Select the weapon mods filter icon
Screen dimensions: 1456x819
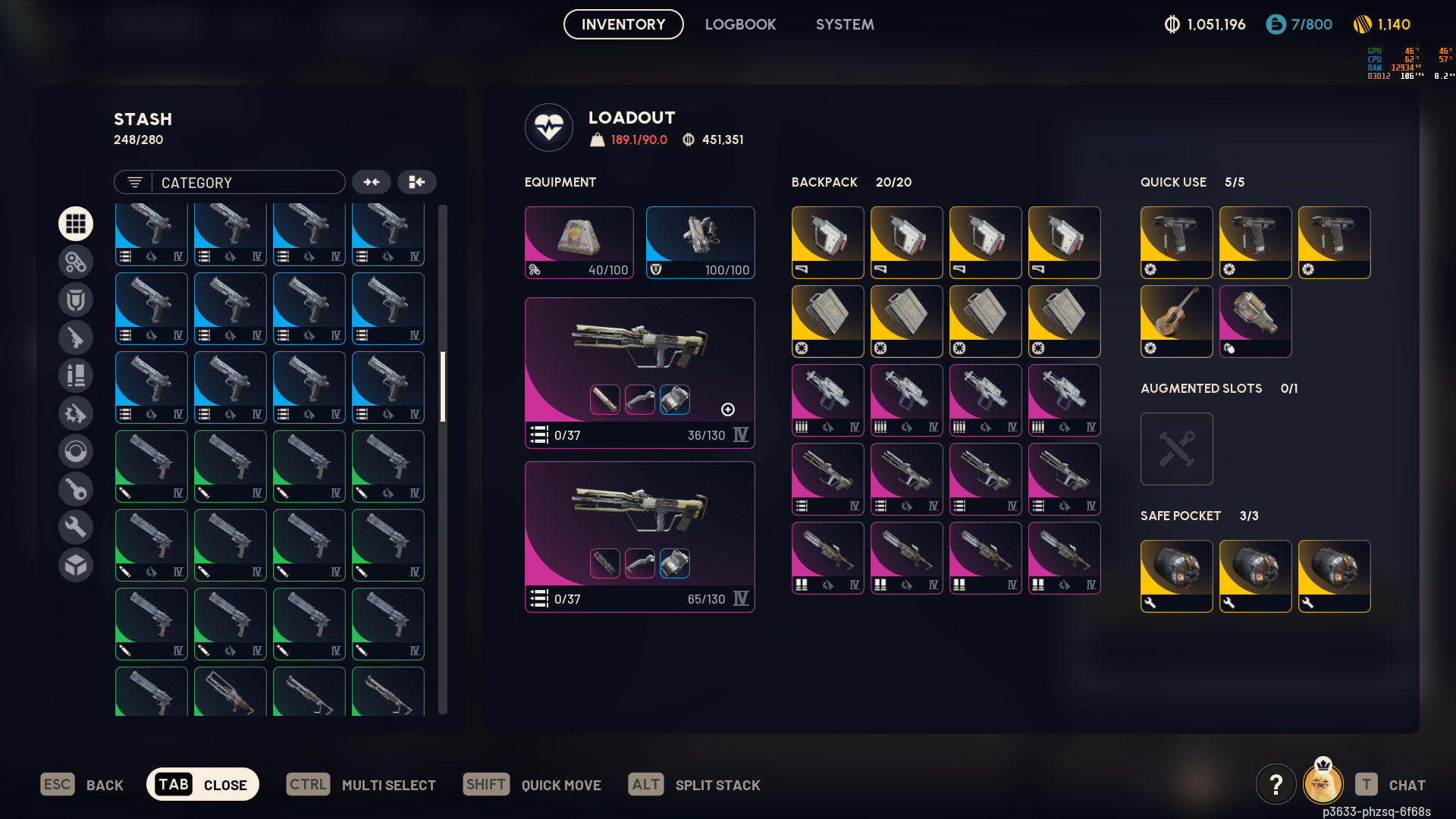[x=76, y=413]
